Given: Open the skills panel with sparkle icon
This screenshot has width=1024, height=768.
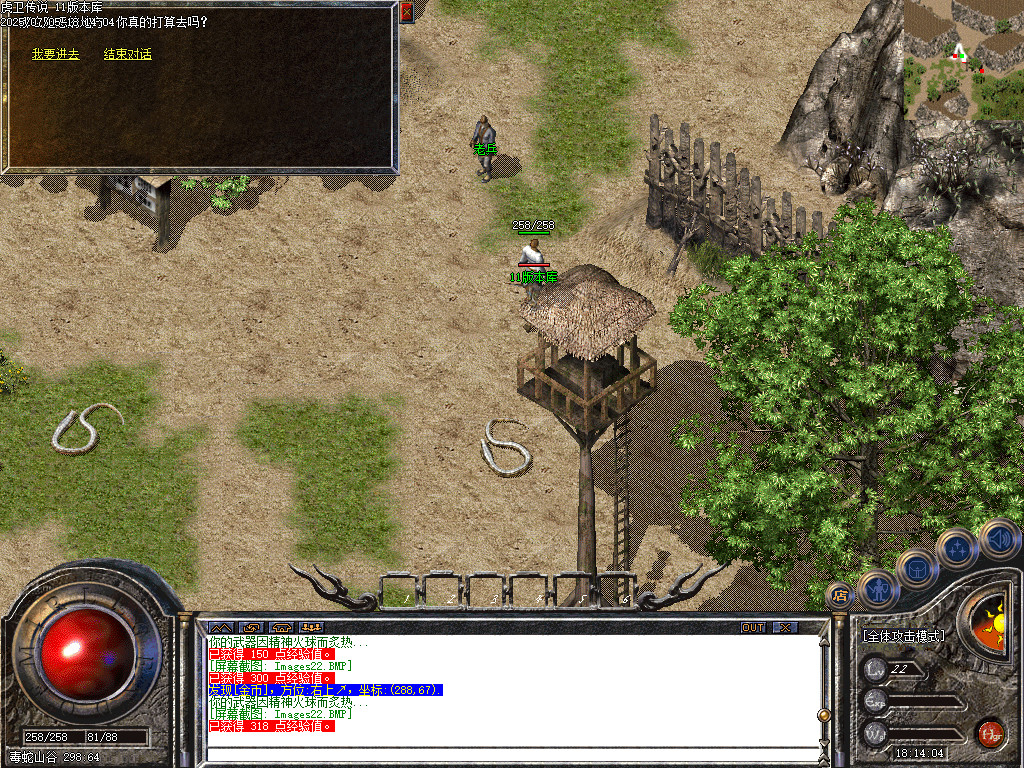Looking at the screenshot, I should (x=957, y=548).
